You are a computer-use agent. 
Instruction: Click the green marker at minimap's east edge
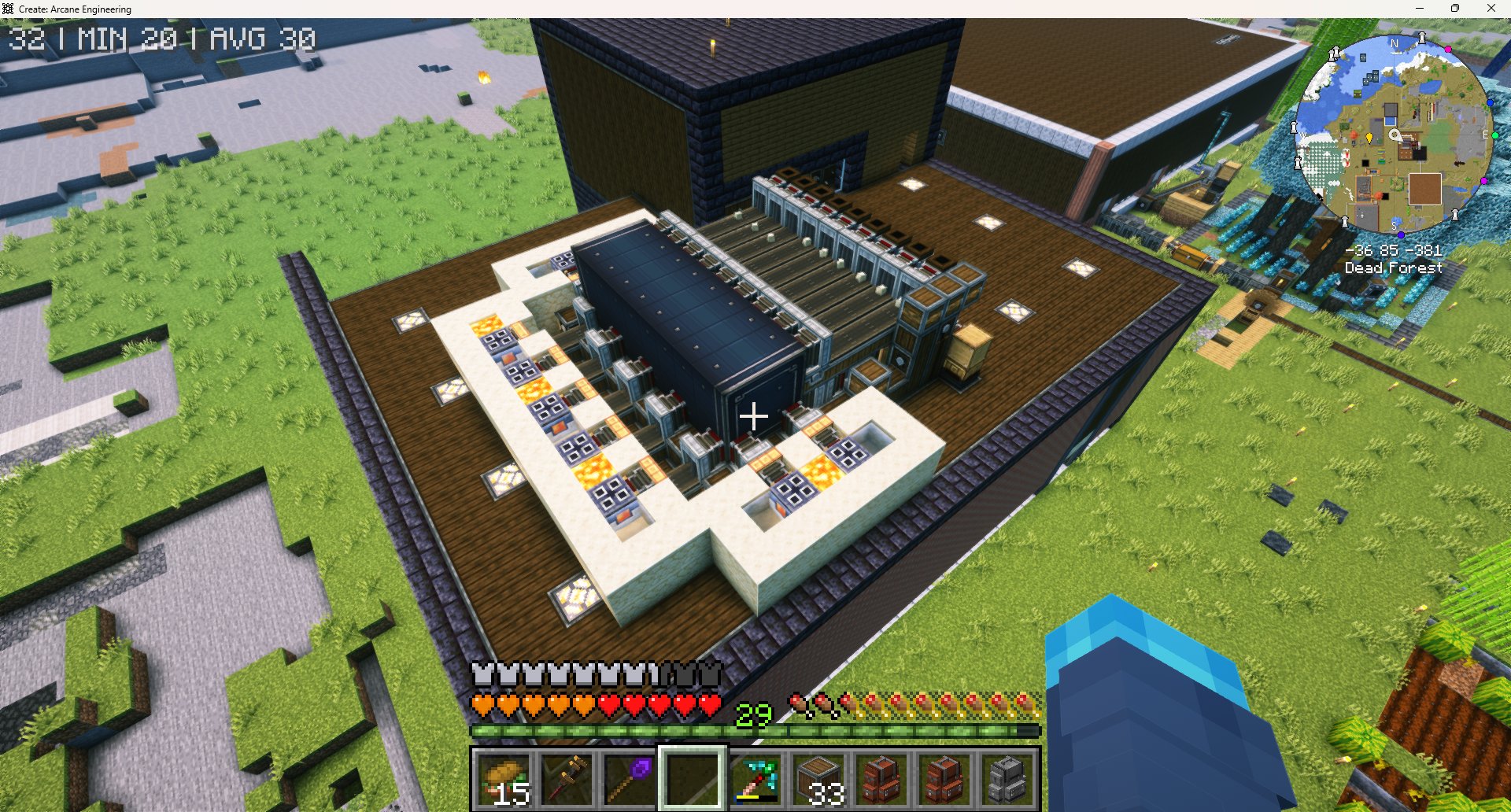1494,135
